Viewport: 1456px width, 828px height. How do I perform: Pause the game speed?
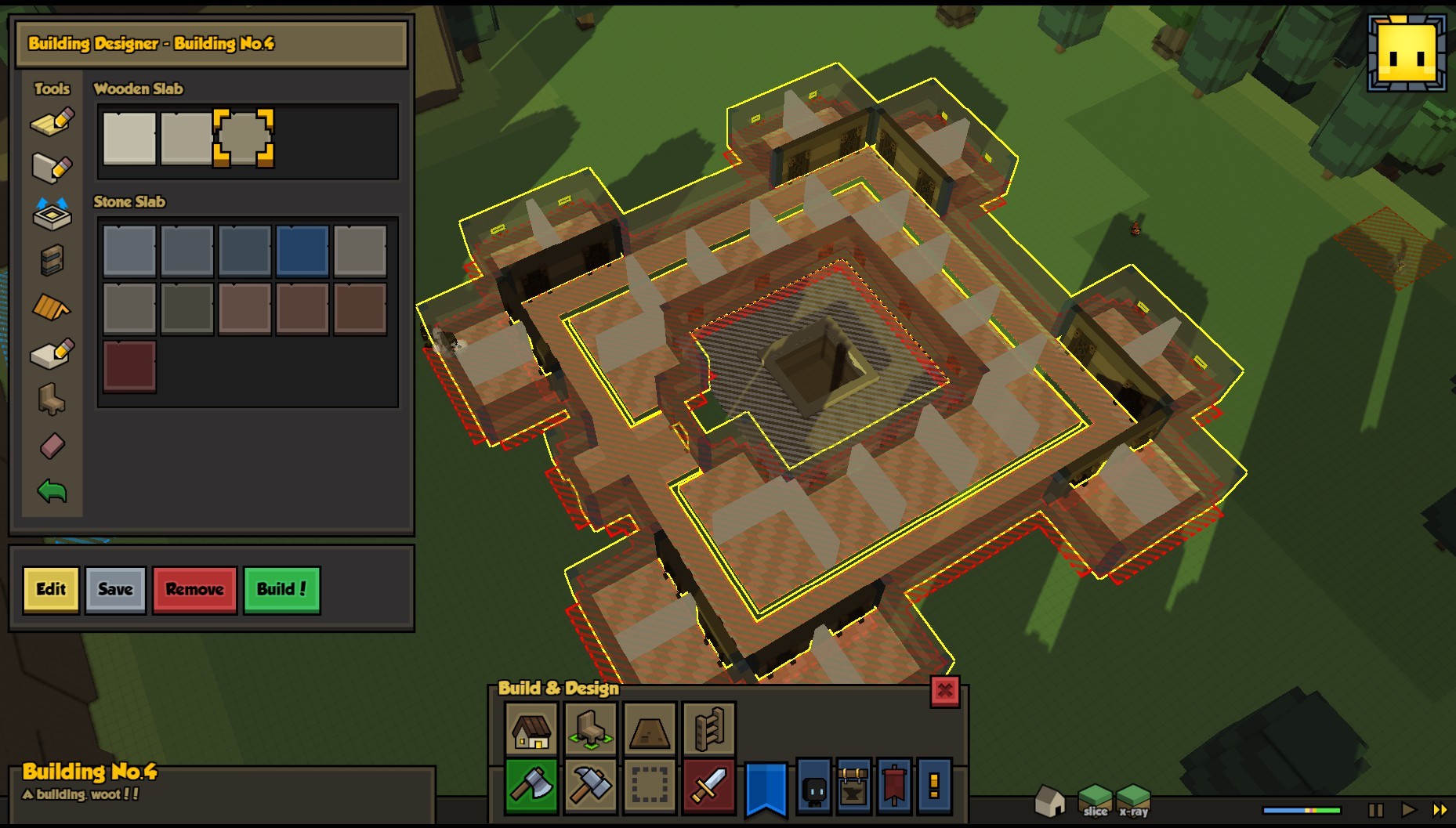1375,810
